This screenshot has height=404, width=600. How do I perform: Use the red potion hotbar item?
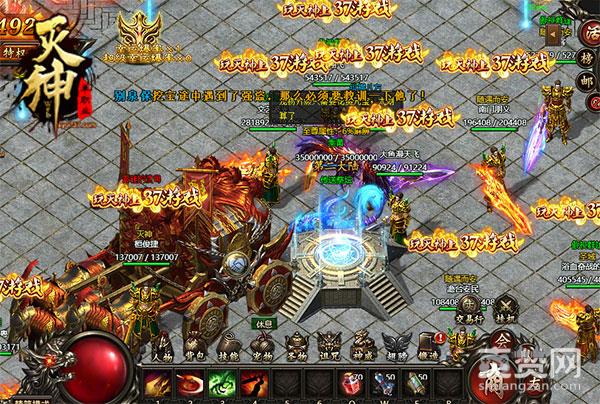pyautogui.click(x=353, y=384)
